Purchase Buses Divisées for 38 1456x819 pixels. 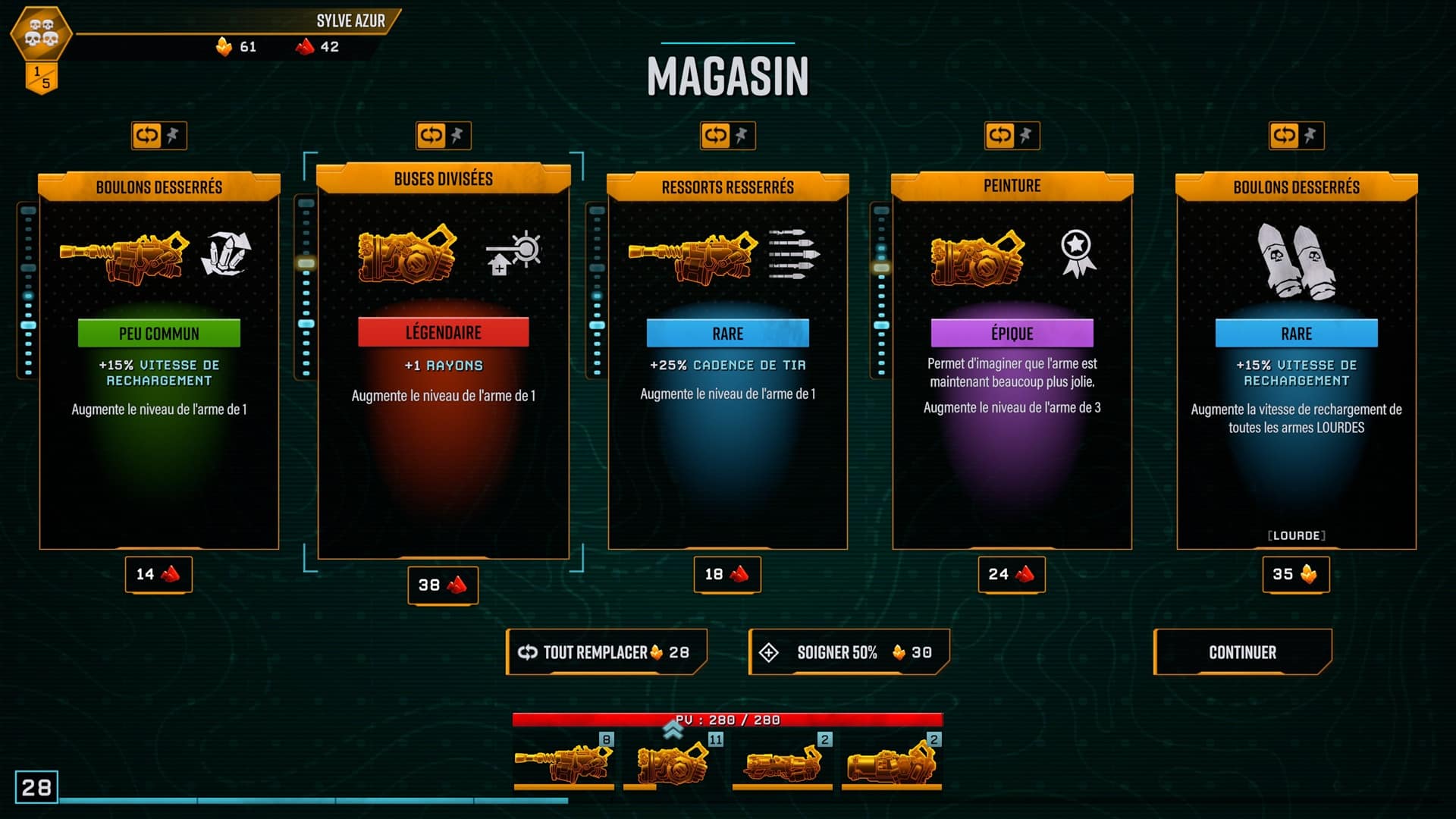tap(443, 585)
